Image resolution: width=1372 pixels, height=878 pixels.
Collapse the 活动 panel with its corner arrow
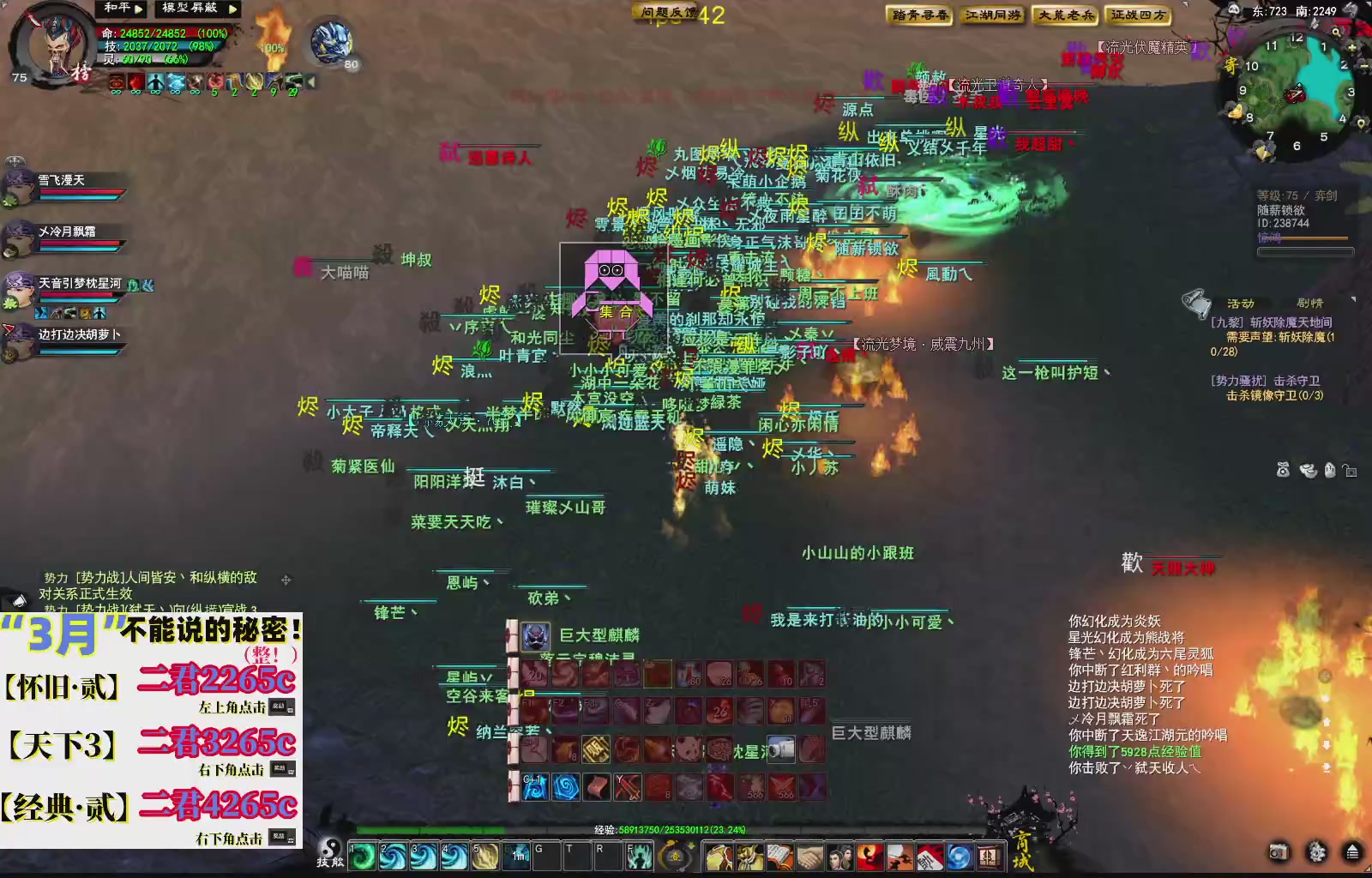[1354, 298]
